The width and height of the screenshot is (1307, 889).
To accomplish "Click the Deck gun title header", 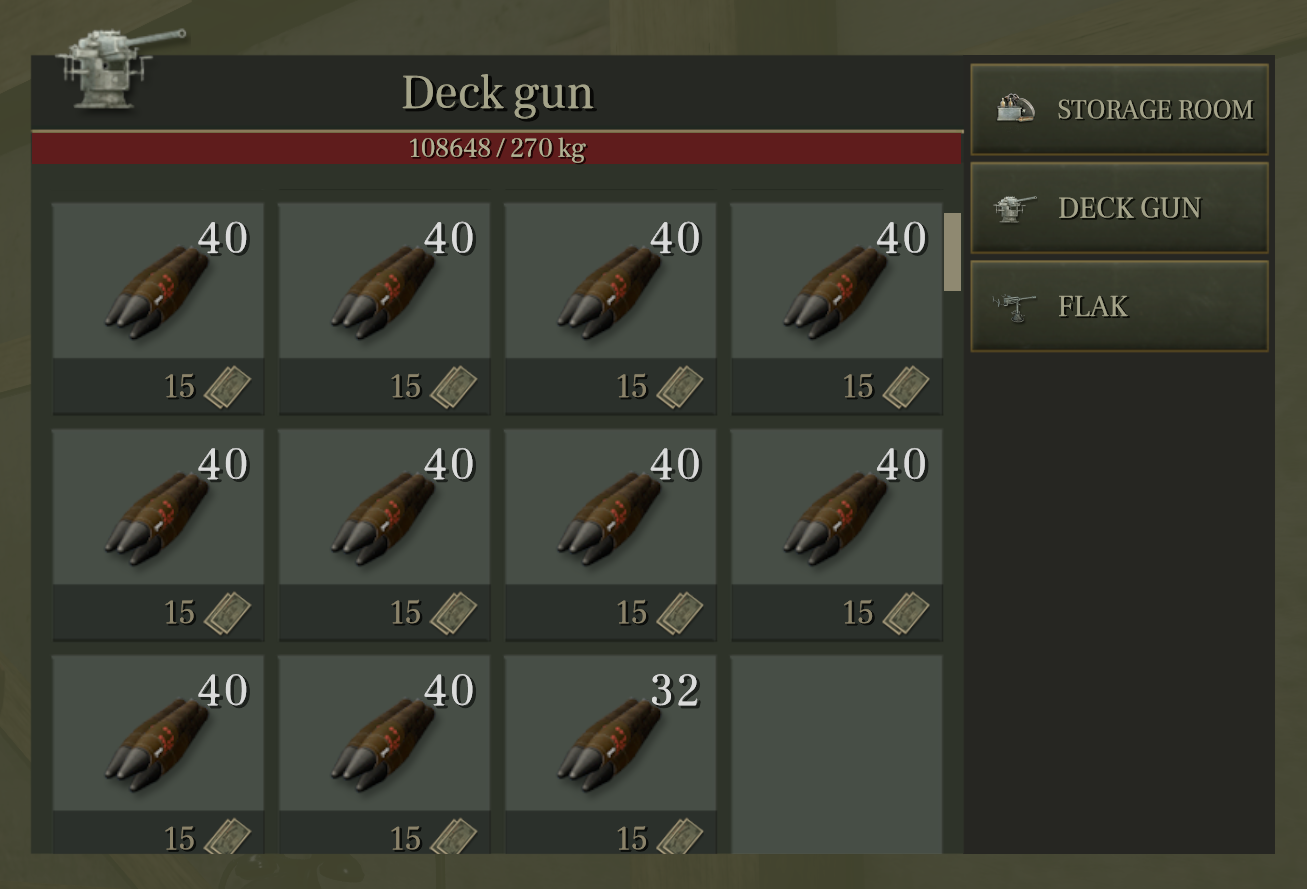I will [x=497, y=93].
